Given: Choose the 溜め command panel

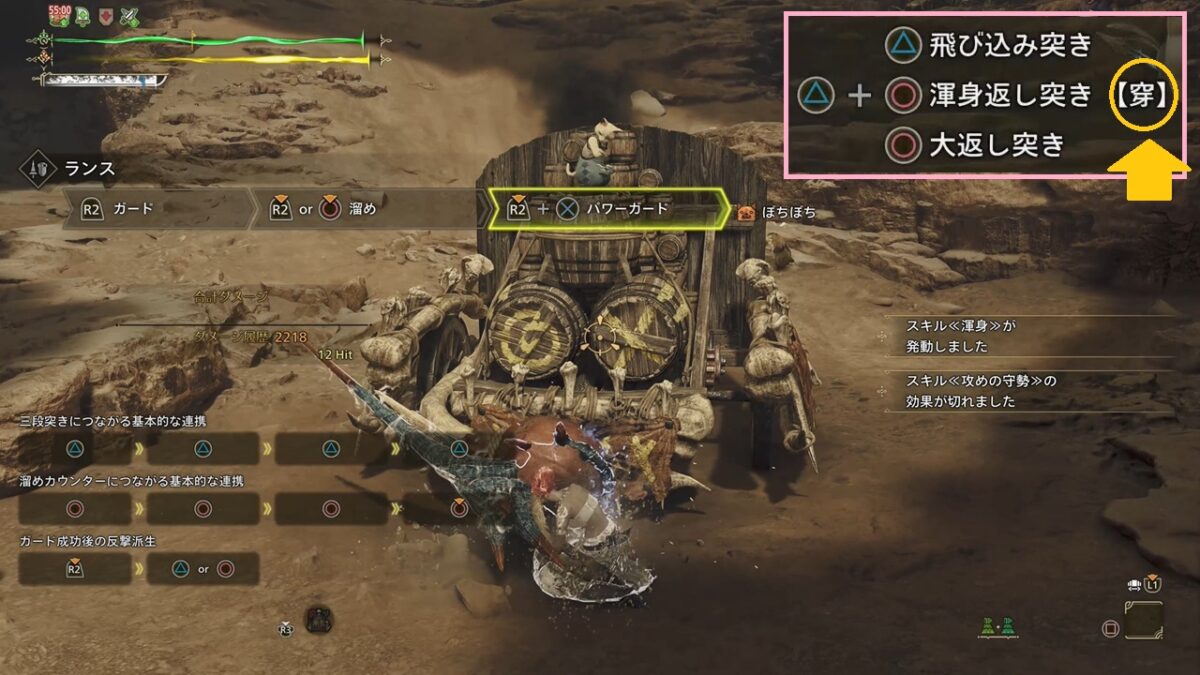Looking at the screenshot, I should 365,210.
